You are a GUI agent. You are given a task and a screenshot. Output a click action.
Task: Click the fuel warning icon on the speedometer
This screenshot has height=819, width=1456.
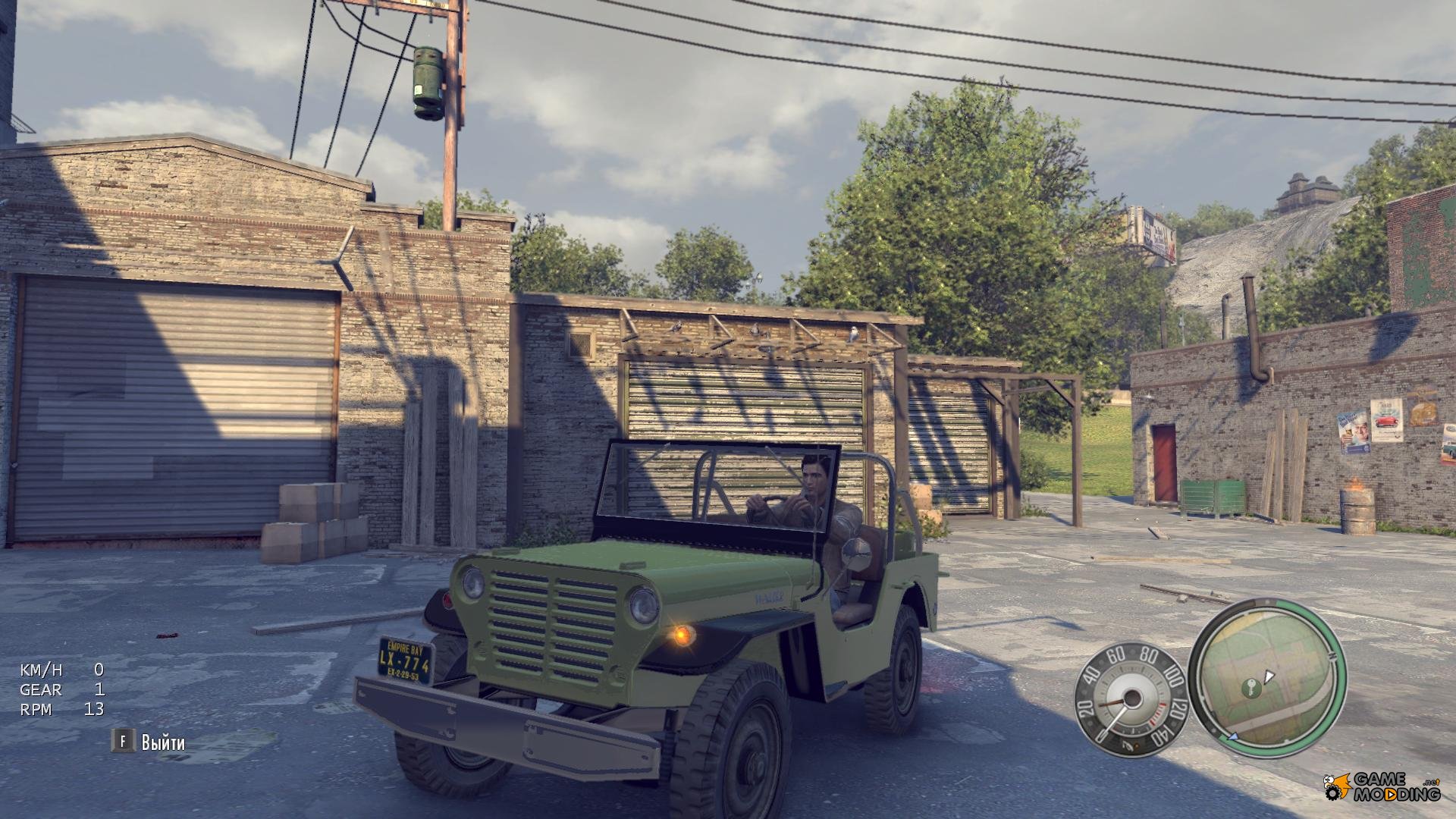pyautogui.click(x=1131, y=745)
